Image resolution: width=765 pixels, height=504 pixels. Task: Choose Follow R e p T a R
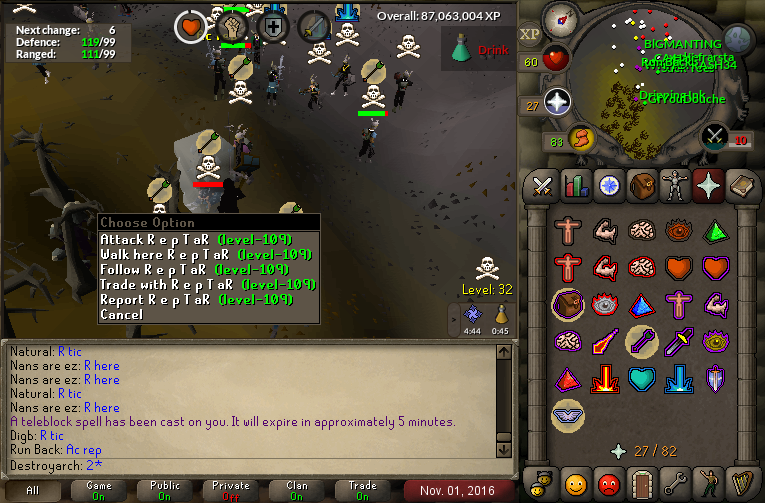[195, 270]
